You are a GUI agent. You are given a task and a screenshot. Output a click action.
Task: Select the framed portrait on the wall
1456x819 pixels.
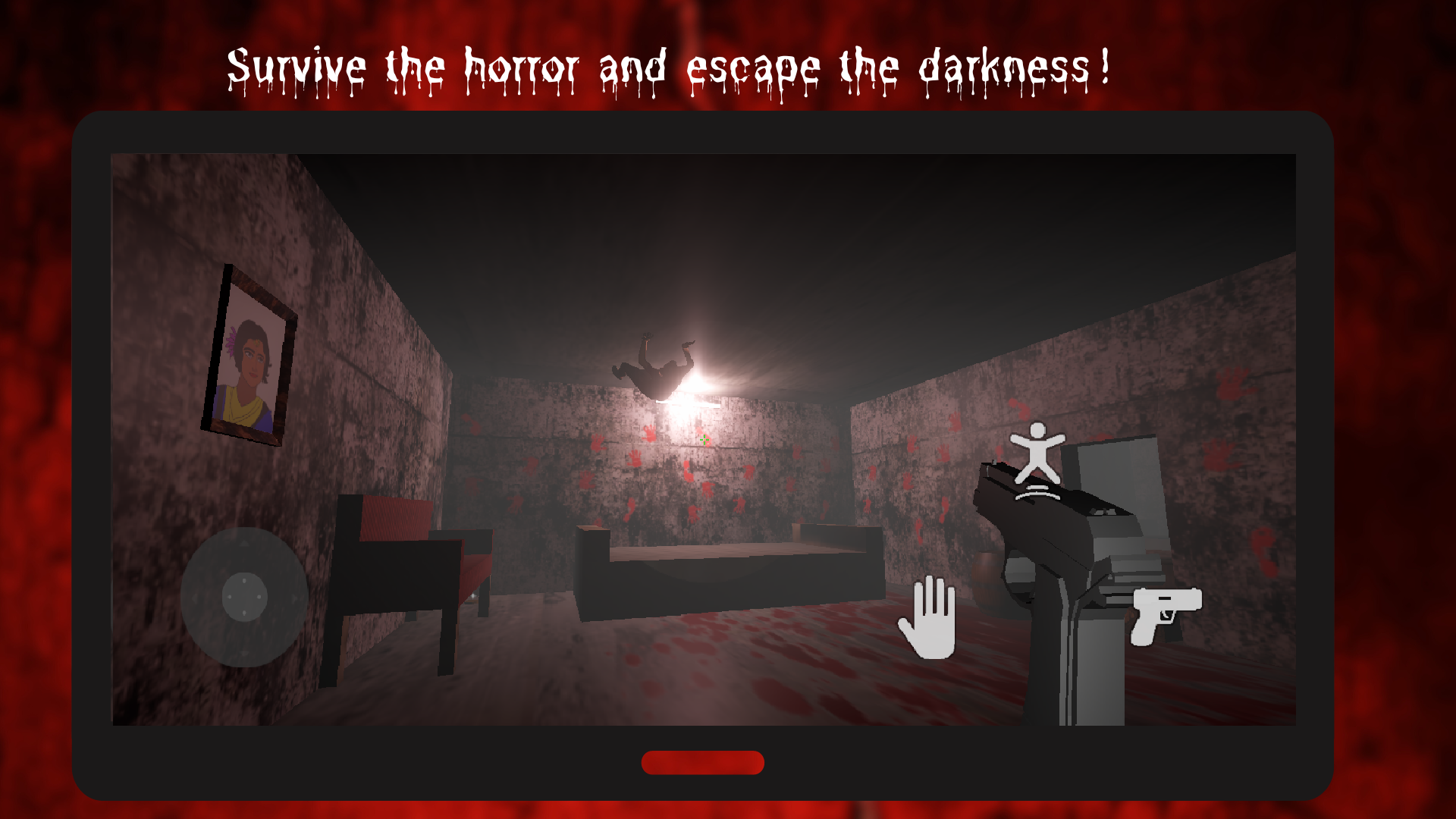[x=248, y=353]
